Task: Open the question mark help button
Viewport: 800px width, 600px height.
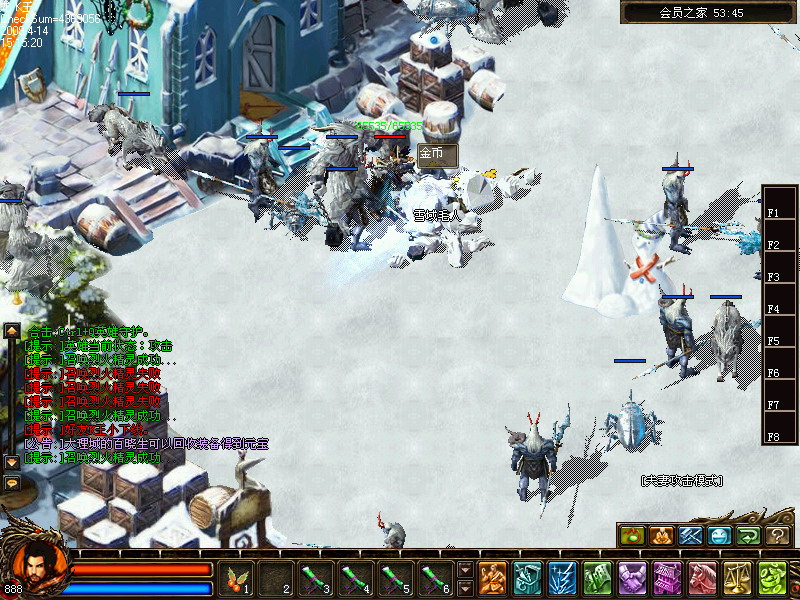Action: (779, 536)
